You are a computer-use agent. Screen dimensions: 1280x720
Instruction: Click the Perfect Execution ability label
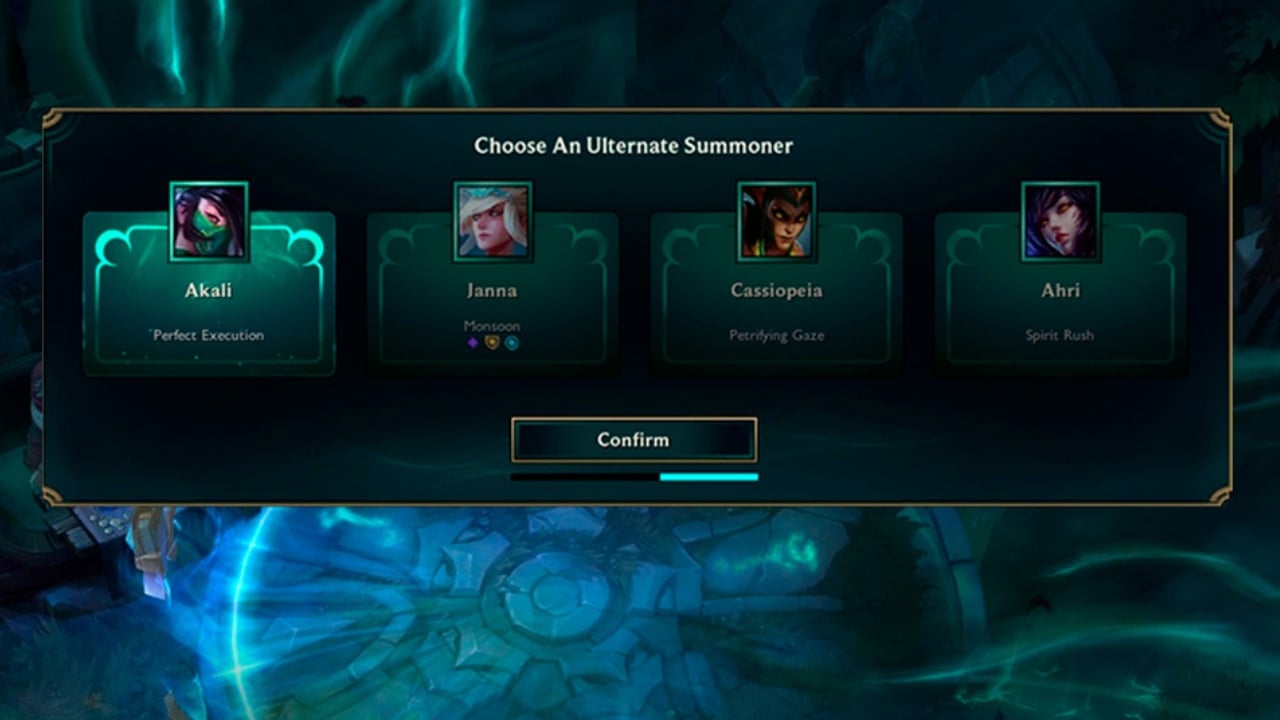pyautogui.click(x=210, y=335)
